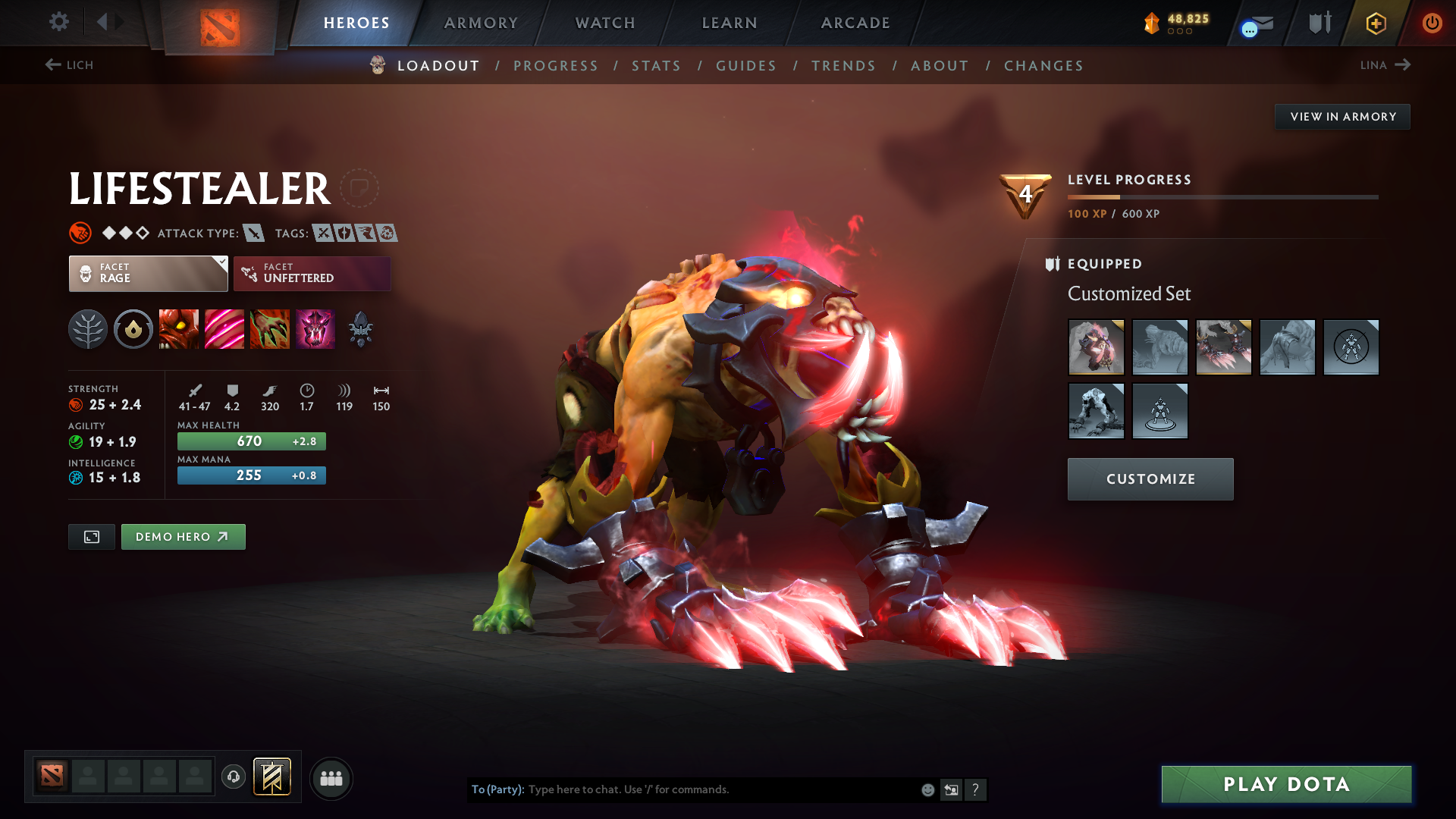This screenshot has height=819, width=1456.
Task: Click the CUSTOMIZE button
Action: coord(1150,479)
